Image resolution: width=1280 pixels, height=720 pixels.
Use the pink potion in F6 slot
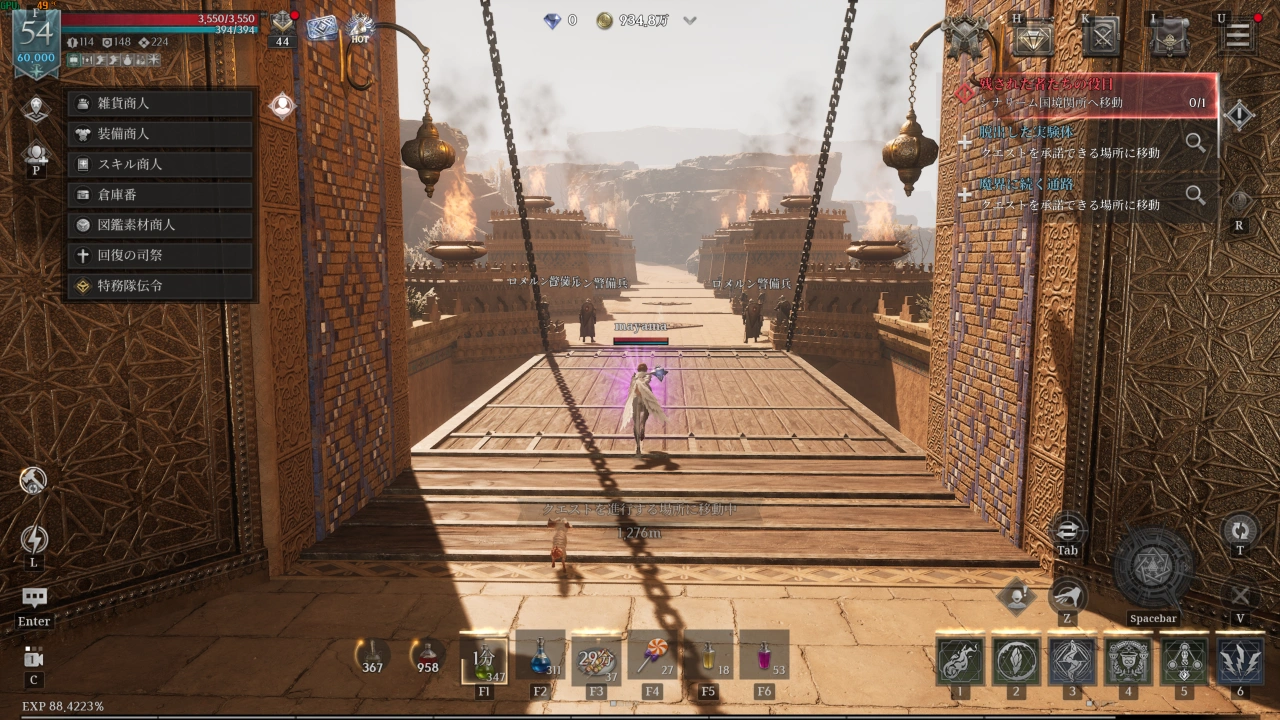click(x=764, y=656)
